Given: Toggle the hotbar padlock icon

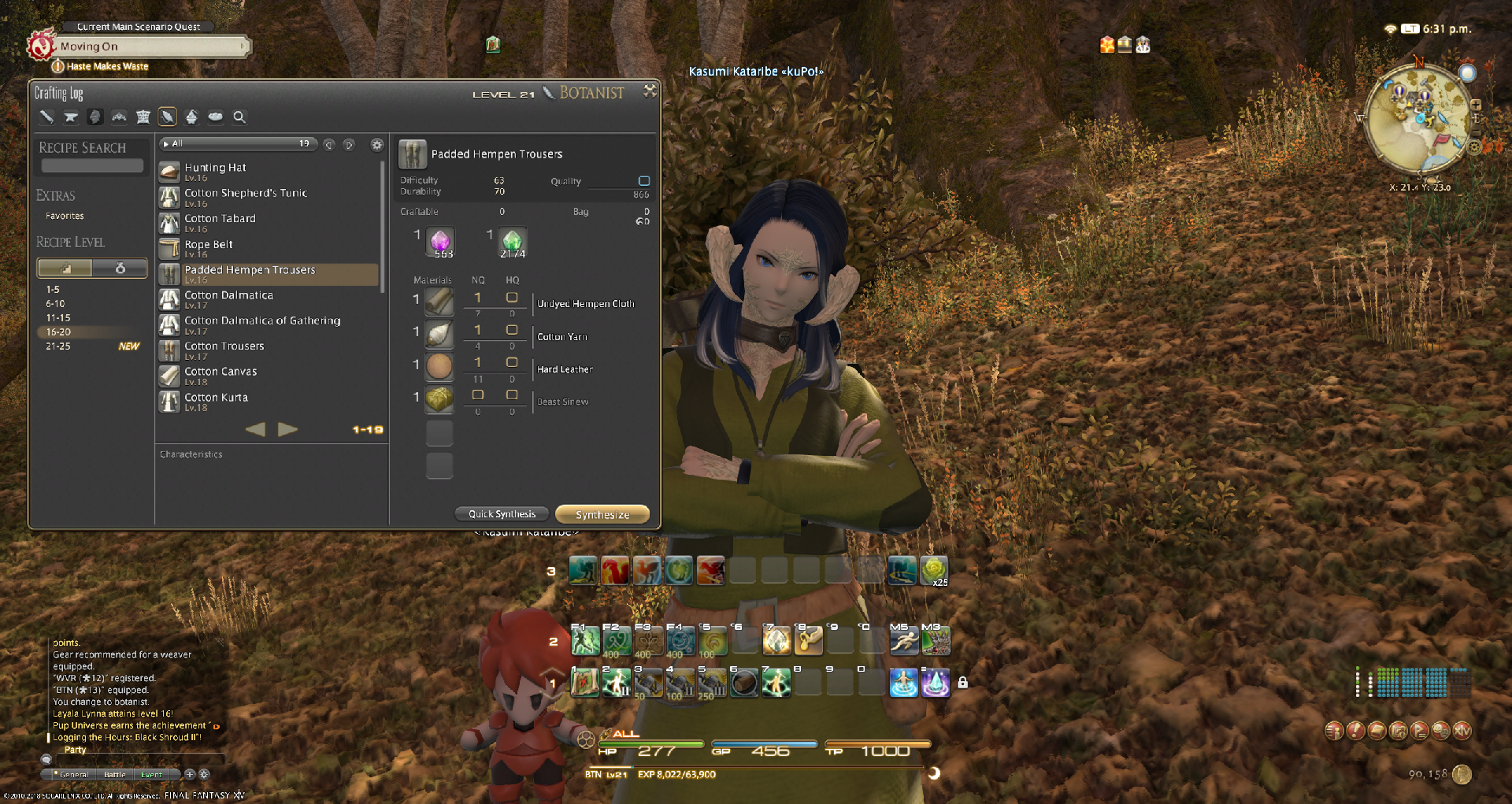Looking at the screenshot, I should pos(962,683).
